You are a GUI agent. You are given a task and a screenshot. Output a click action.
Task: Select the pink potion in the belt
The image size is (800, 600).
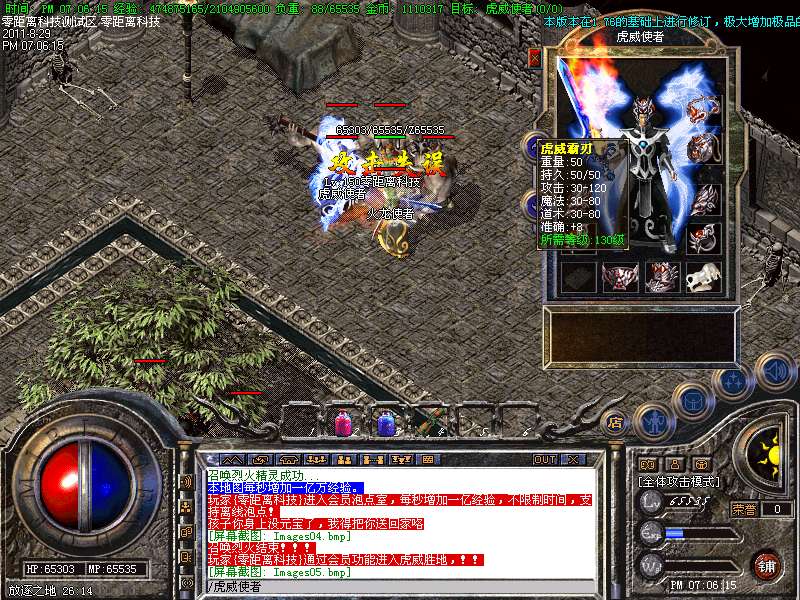[342, 423]
